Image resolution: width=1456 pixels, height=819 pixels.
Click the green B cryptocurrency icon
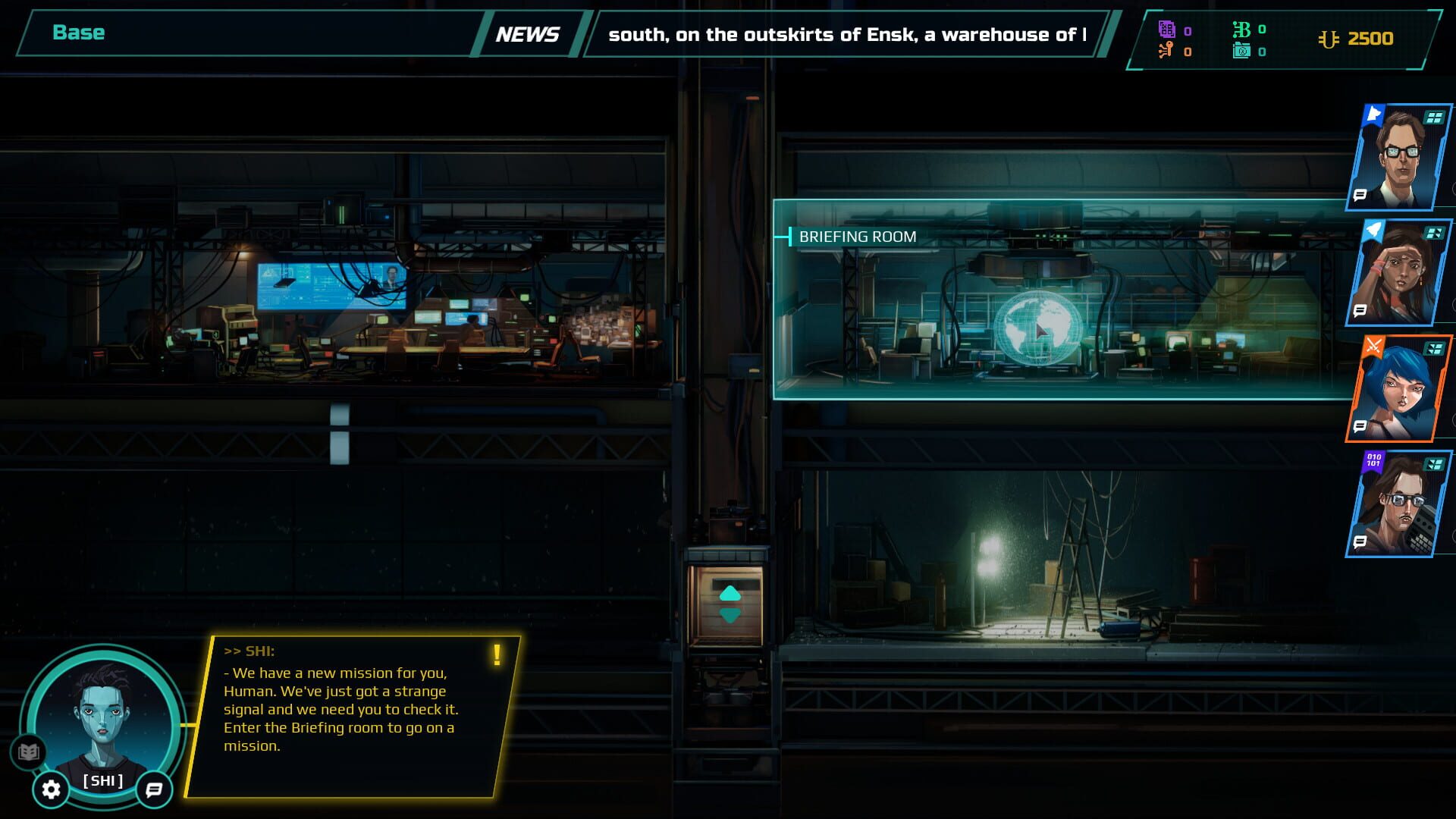pos(1241,29)
